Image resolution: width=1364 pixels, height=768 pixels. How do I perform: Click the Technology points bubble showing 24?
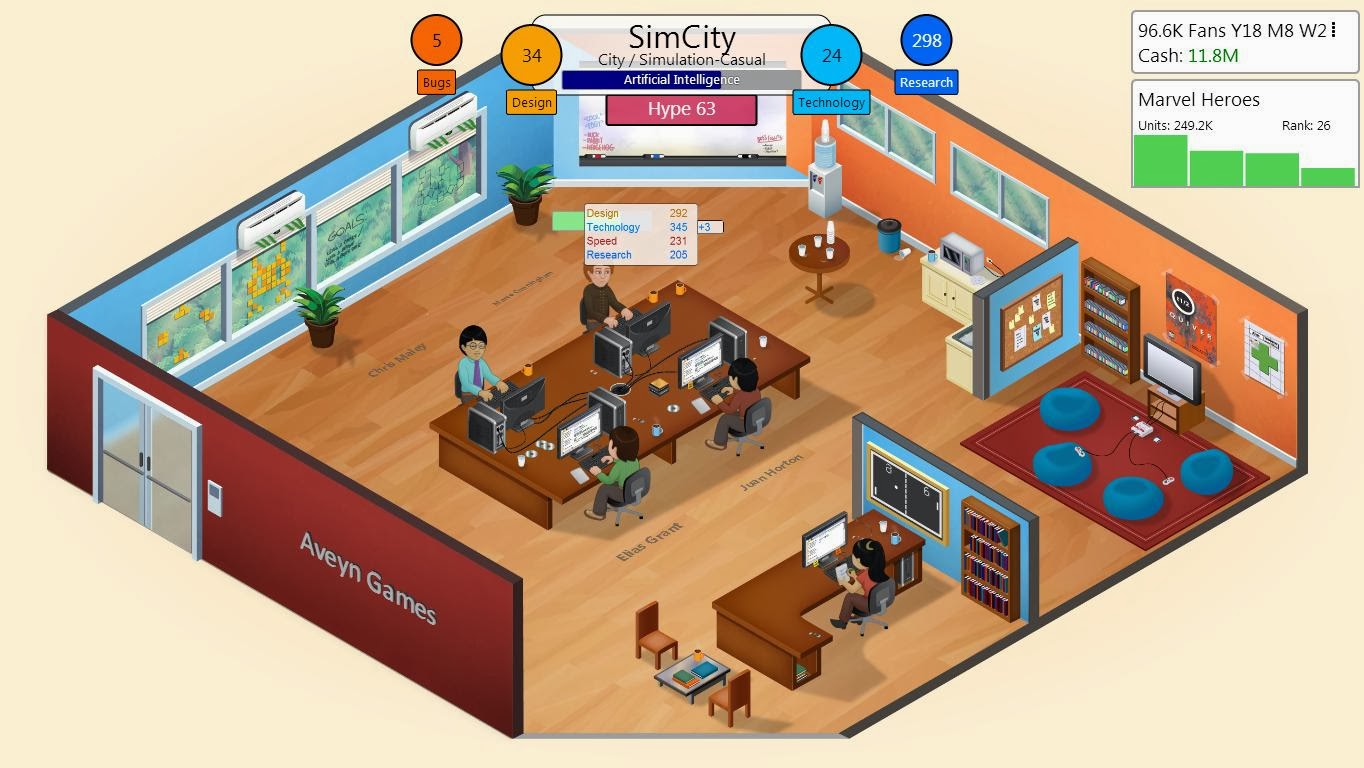pyautogui.click(x=831, y=57)
